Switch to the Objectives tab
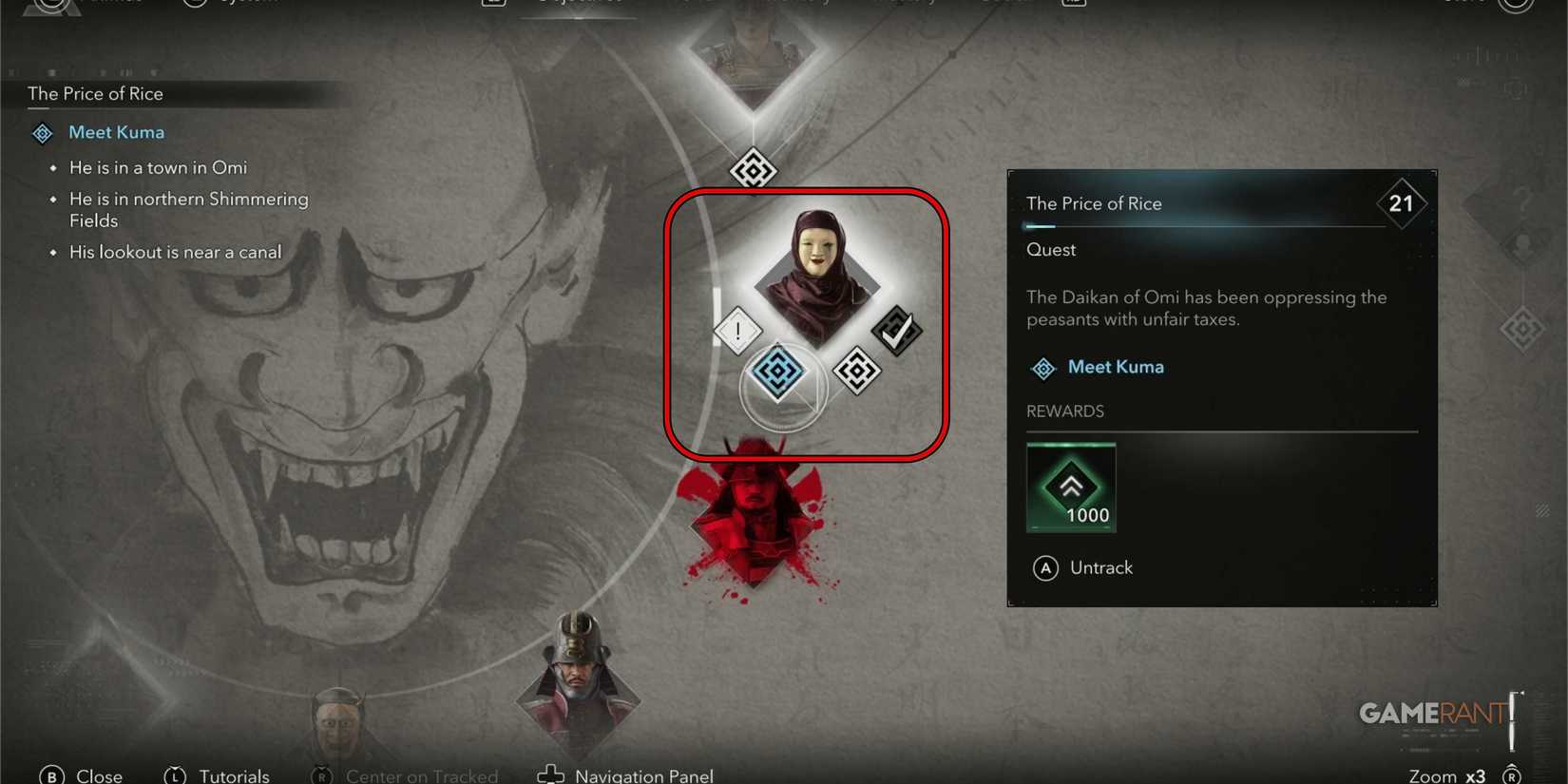The width and height of the screenshot is (1568, 784). (578, 3)
